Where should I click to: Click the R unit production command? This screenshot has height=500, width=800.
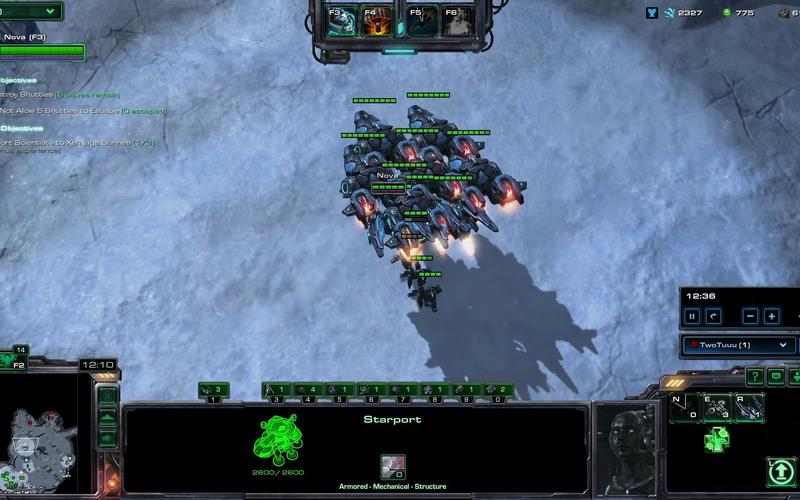(x=749, y=407)
